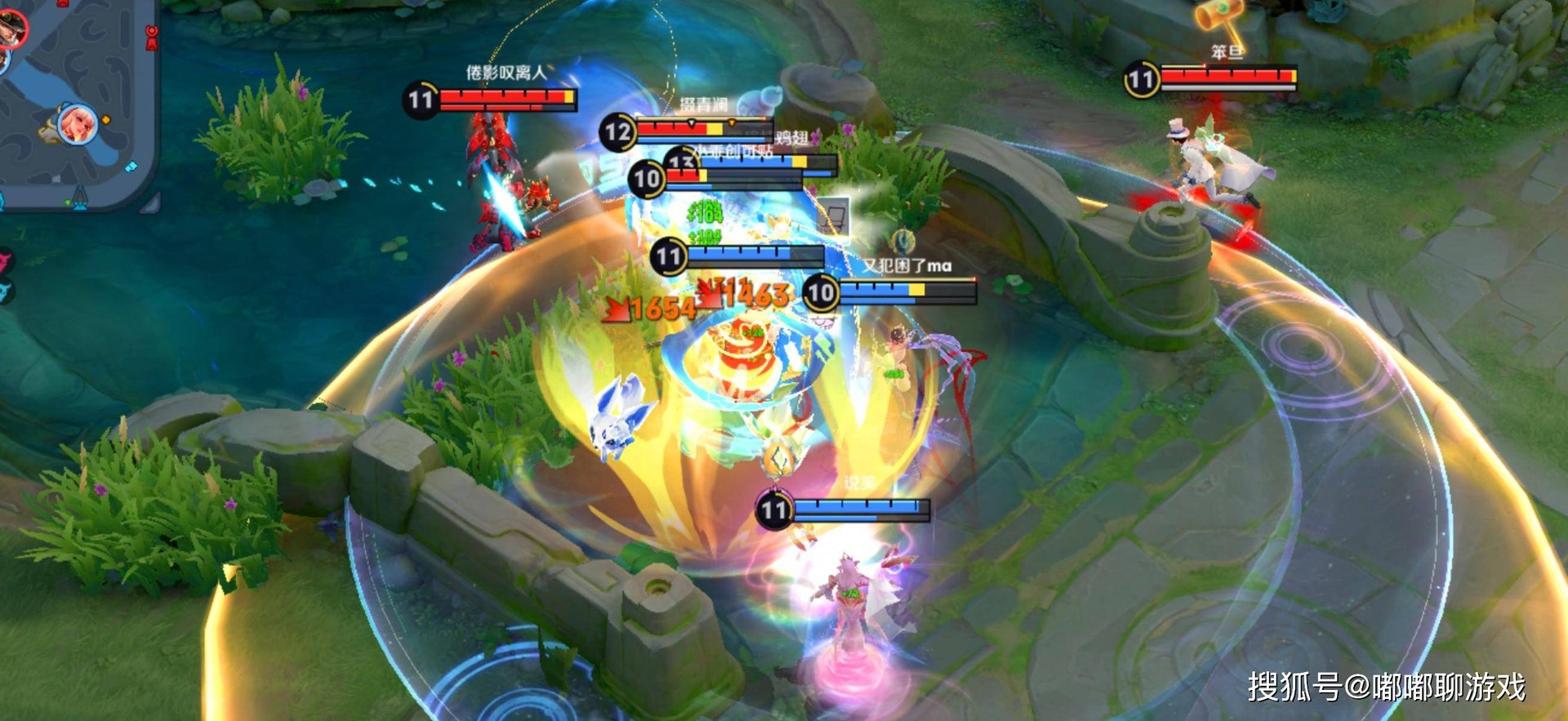Select the player name 又犯困了ma
The width and height of the screenshot is (1568, 721).
(x=911, y=265)
